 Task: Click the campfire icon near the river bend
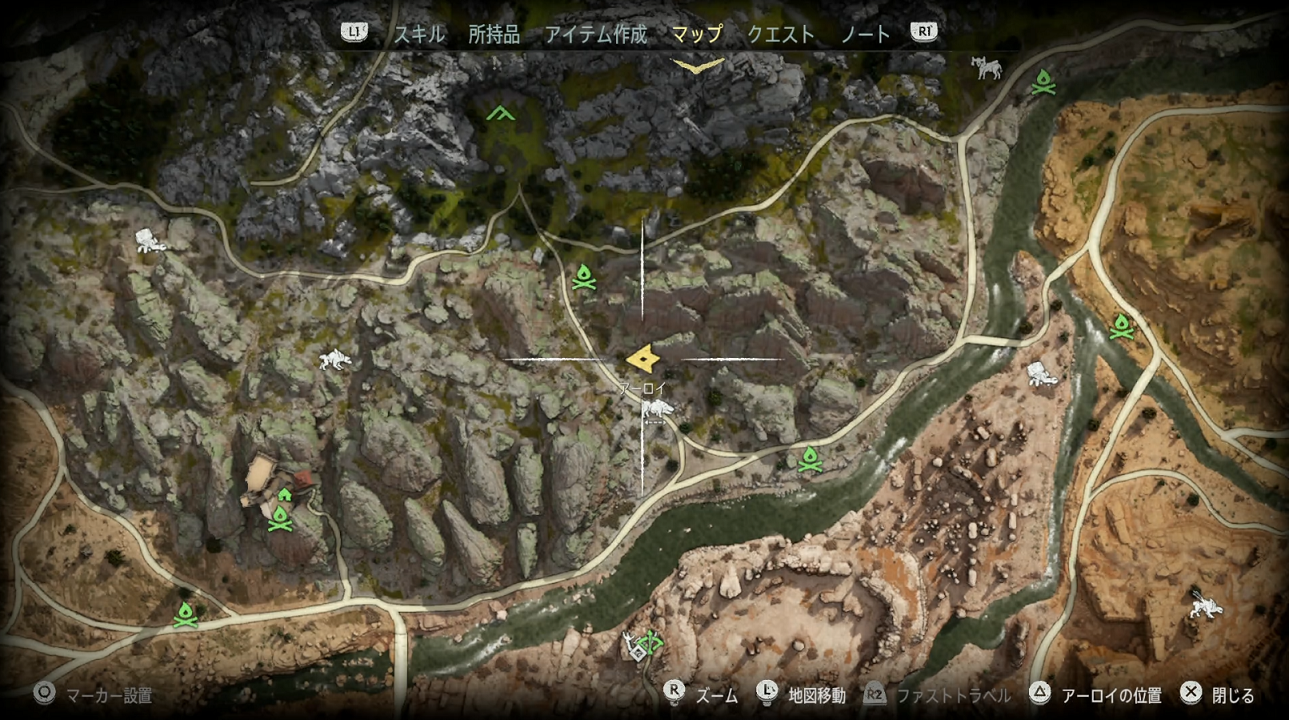809,459
